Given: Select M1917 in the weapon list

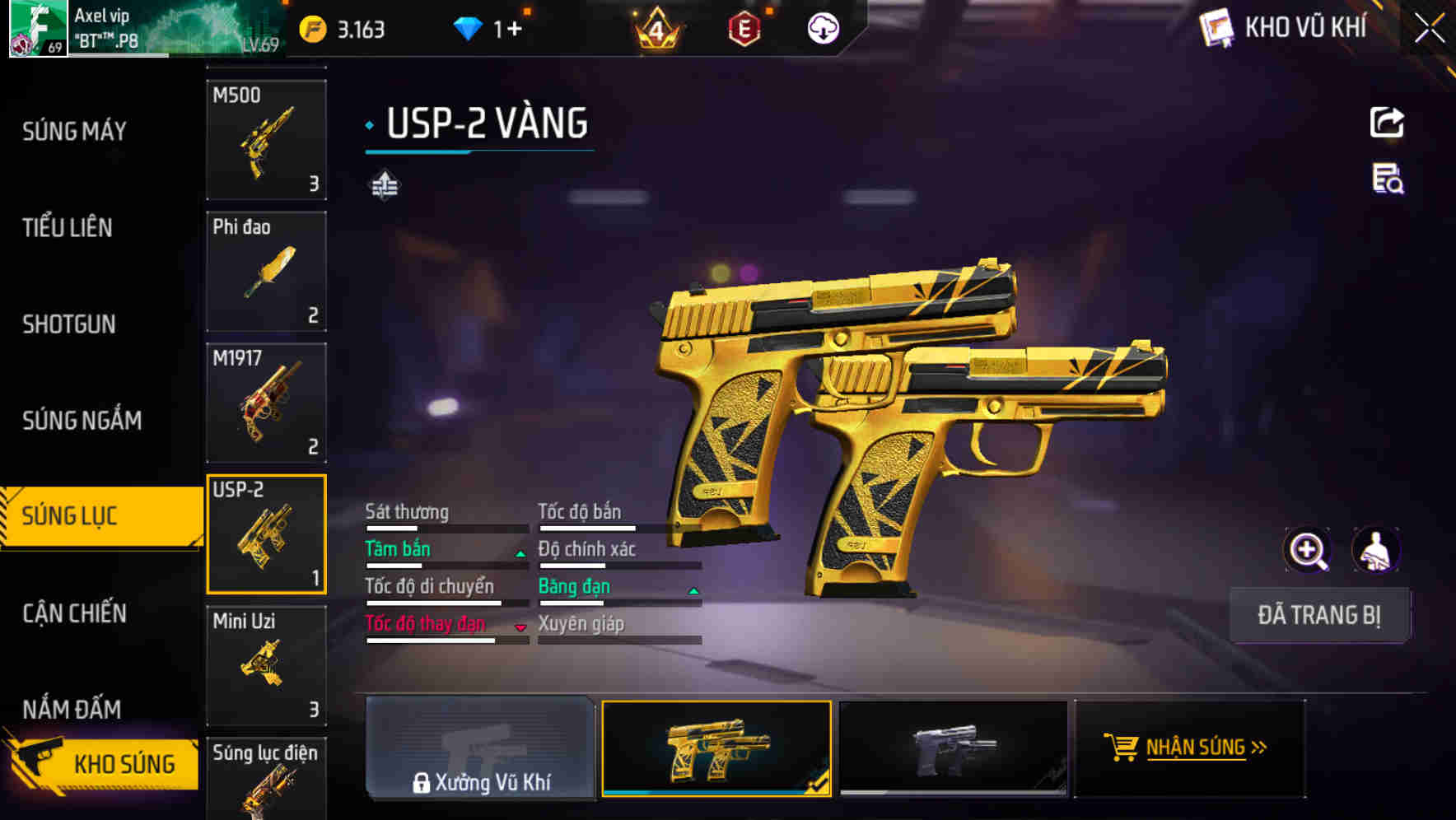Looking at the screenshot, I should pyautogui.click(x=266, y=402).
